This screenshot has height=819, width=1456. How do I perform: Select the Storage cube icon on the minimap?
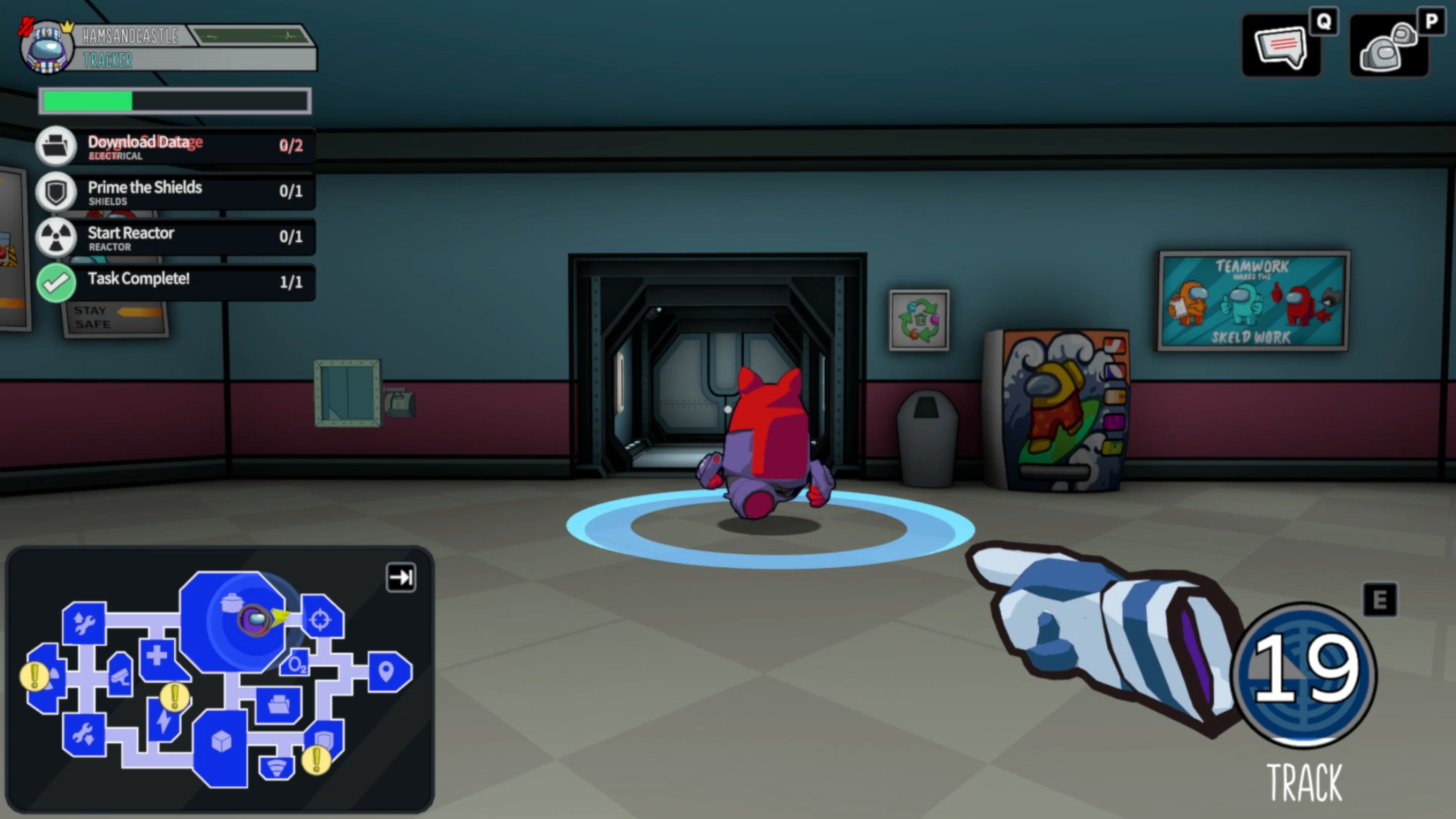click(x=221, y=742)
